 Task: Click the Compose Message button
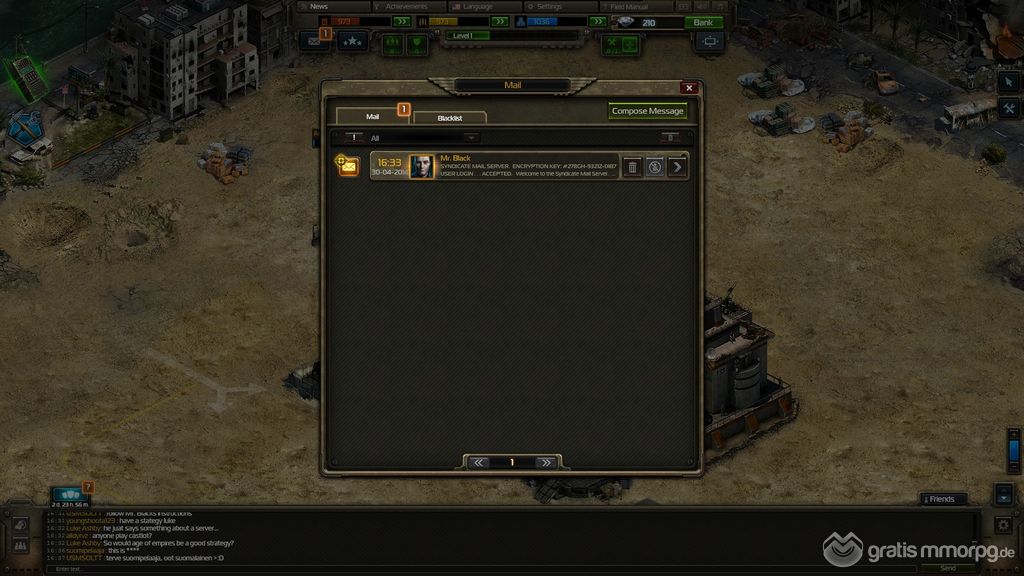pos(648,111)
